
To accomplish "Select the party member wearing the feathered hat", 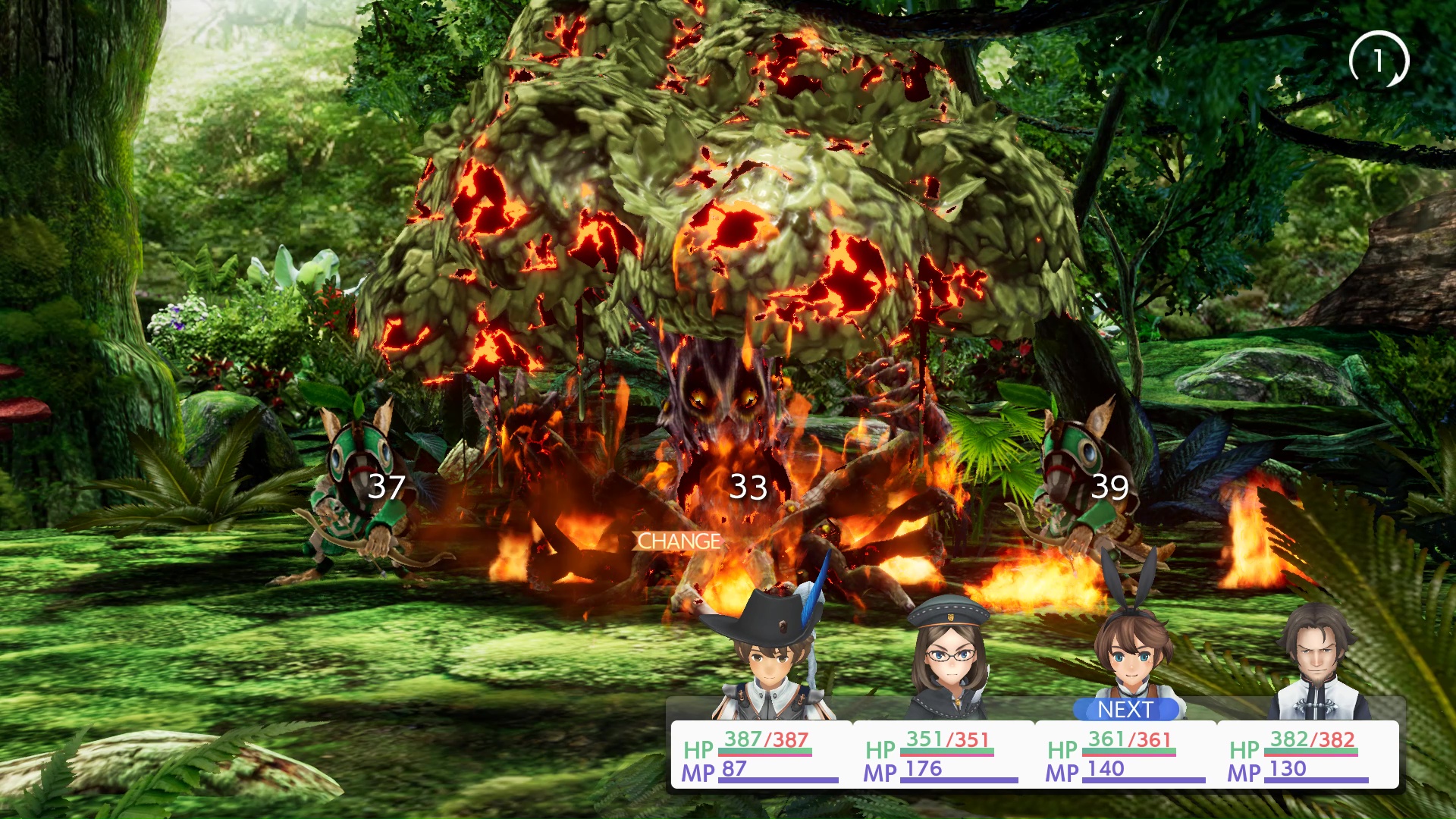I will tap(770, 658).
